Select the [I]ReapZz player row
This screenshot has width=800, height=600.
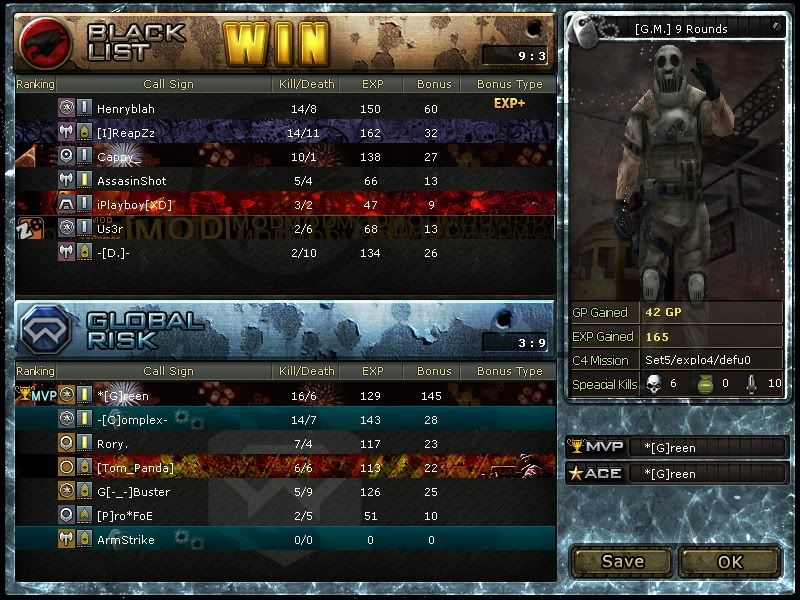point(285,132)
